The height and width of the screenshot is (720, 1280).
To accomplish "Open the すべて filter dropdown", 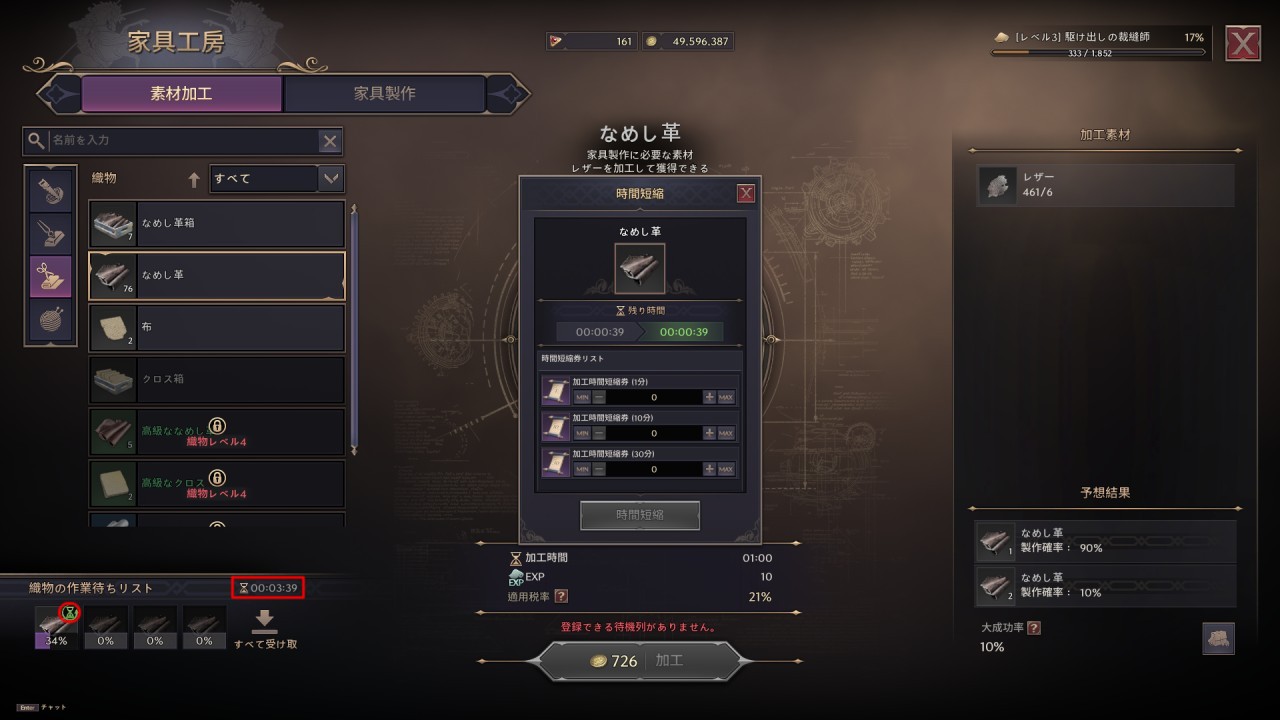I will (x=331, y=179).
